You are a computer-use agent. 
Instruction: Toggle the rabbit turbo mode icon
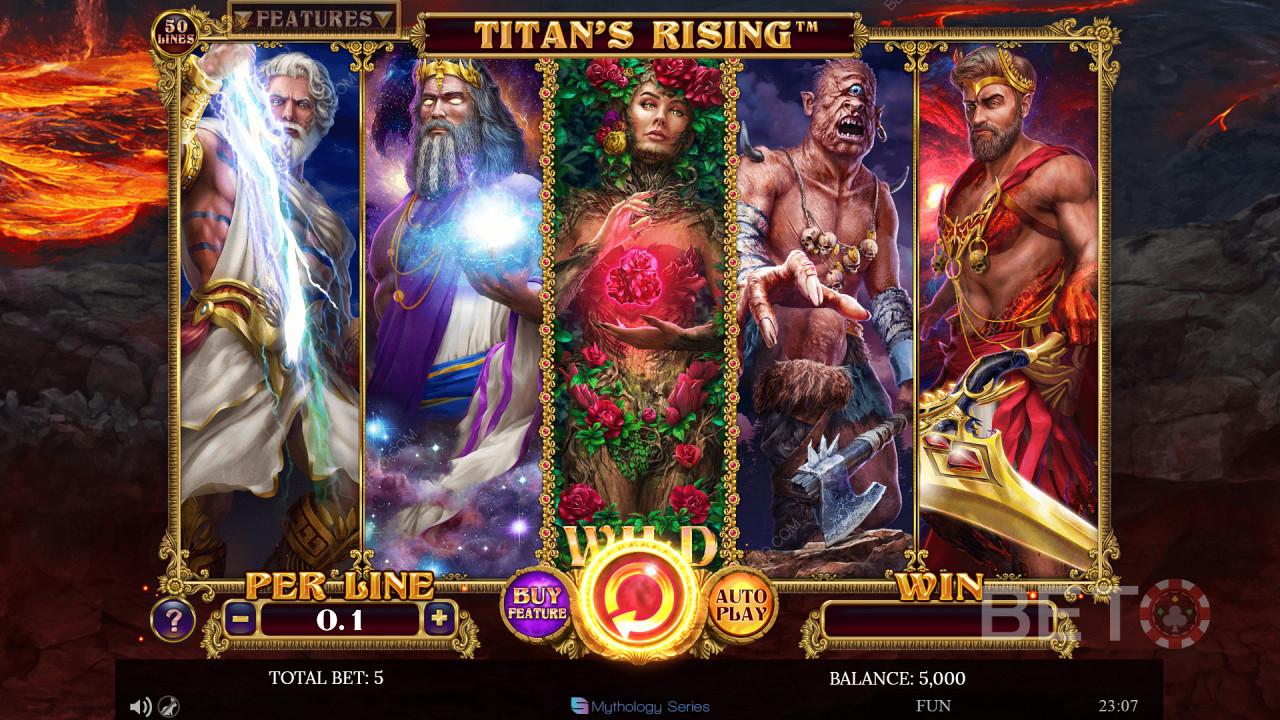[x=169, y=707]
